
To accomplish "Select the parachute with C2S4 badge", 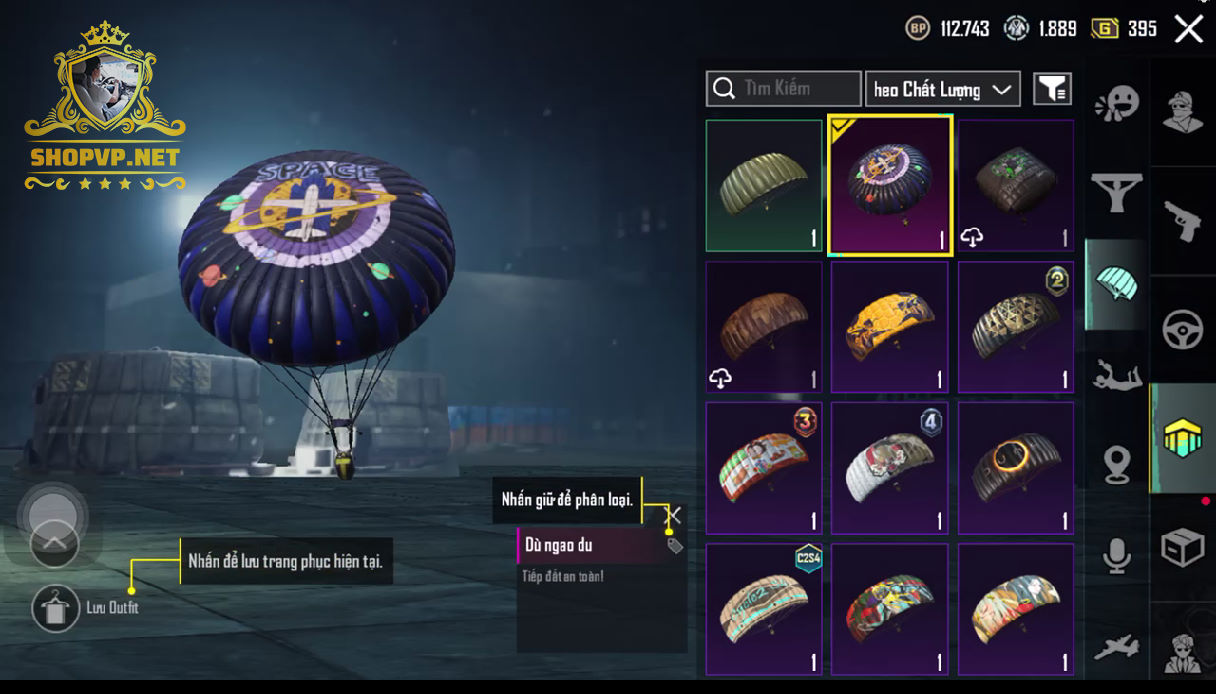I will point(764,609).
